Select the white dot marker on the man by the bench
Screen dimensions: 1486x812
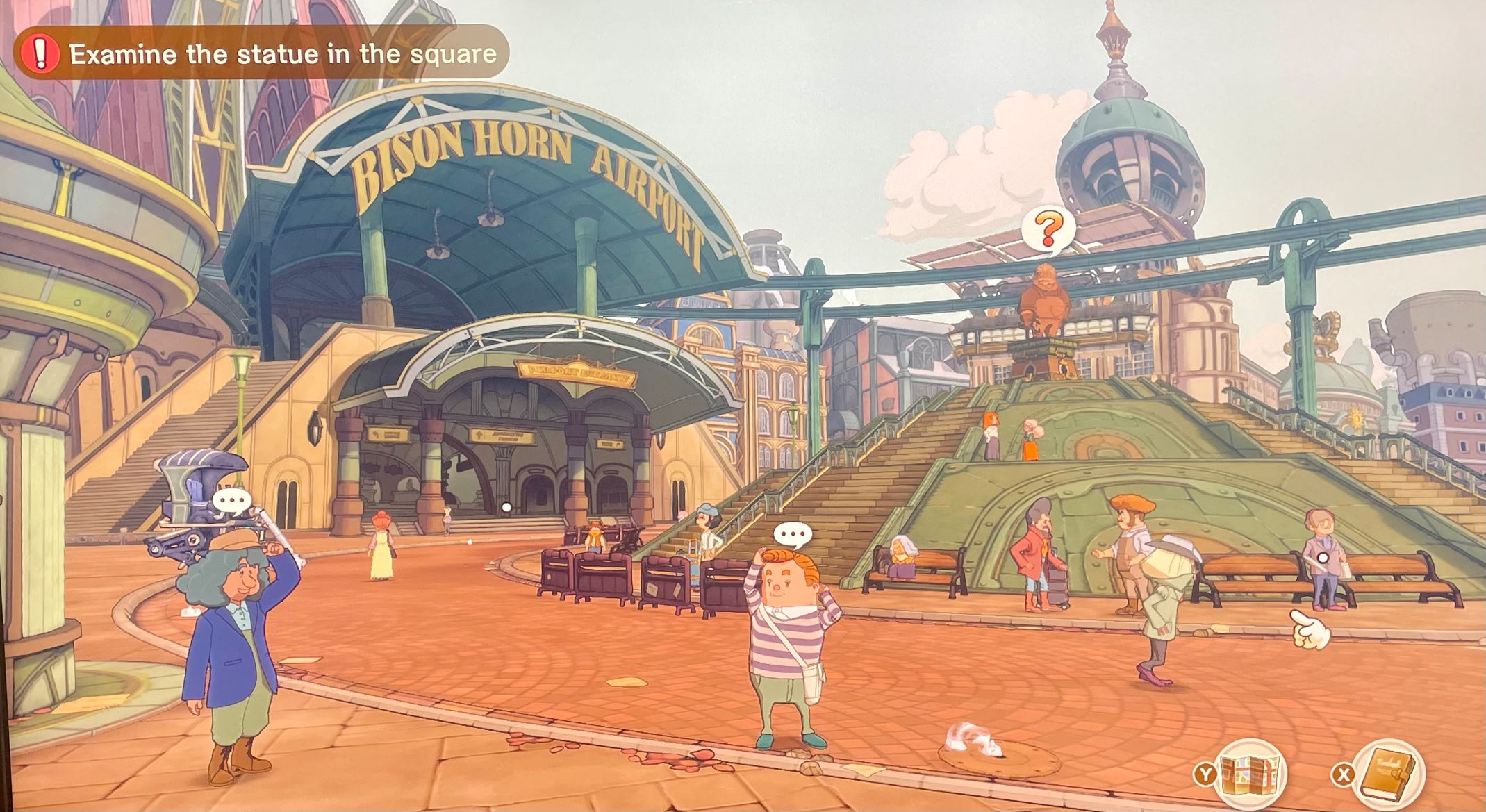click(1323, 557)
